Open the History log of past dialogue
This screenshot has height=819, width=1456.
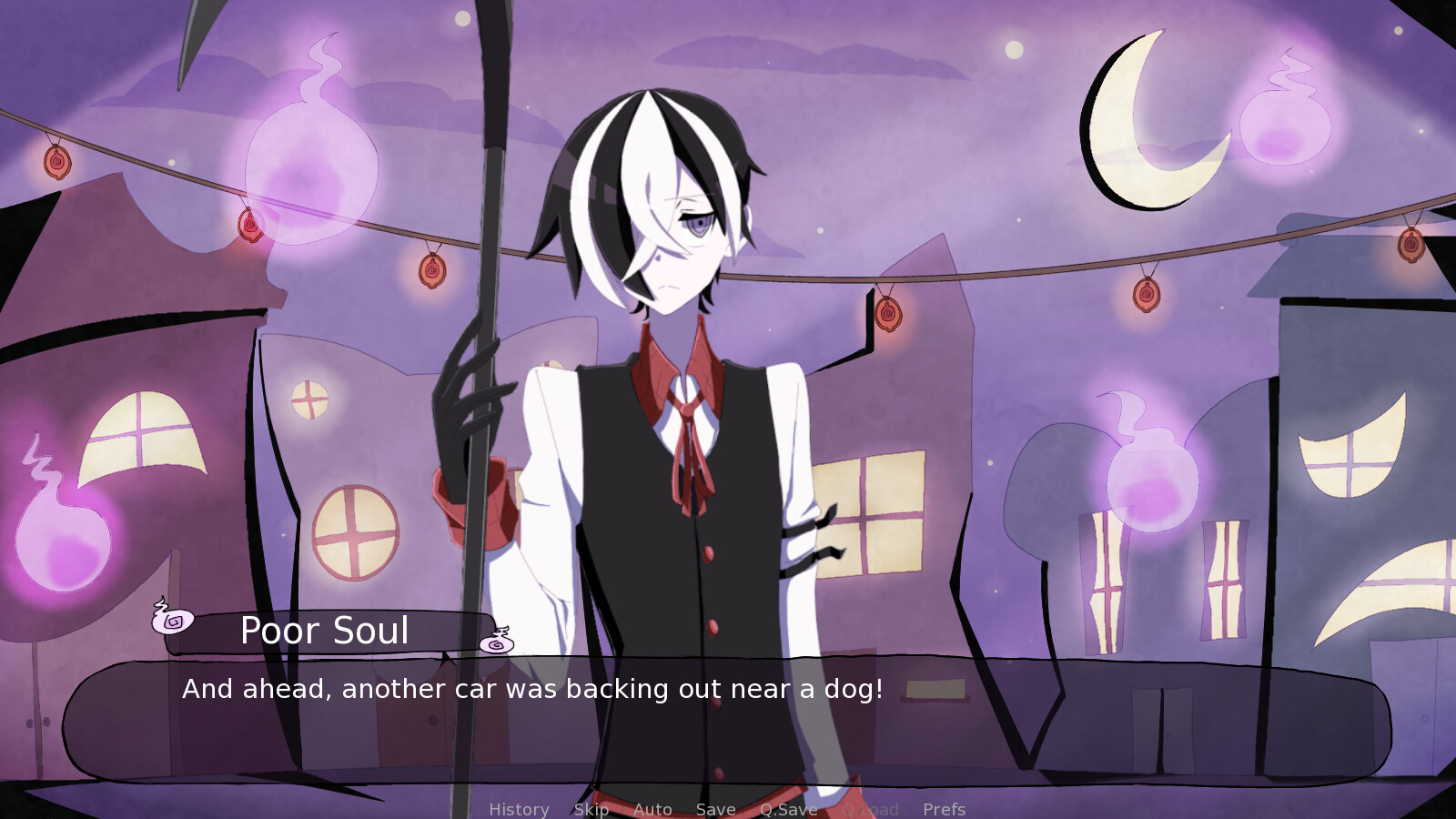[519, 809]
